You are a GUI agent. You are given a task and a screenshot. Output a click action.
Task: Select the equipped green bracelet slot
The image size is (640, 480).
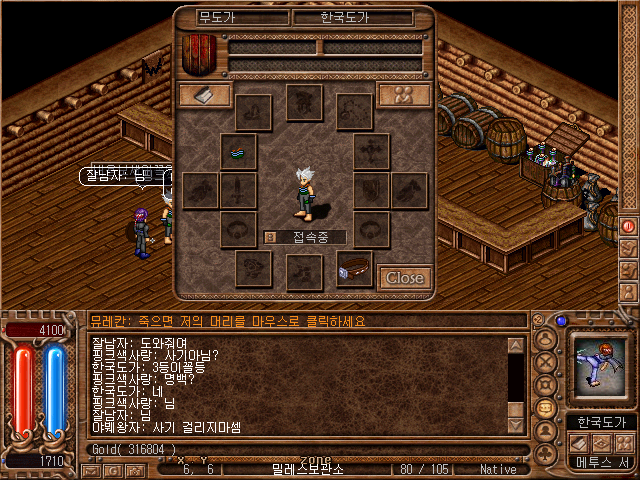(x=239, y=151)
